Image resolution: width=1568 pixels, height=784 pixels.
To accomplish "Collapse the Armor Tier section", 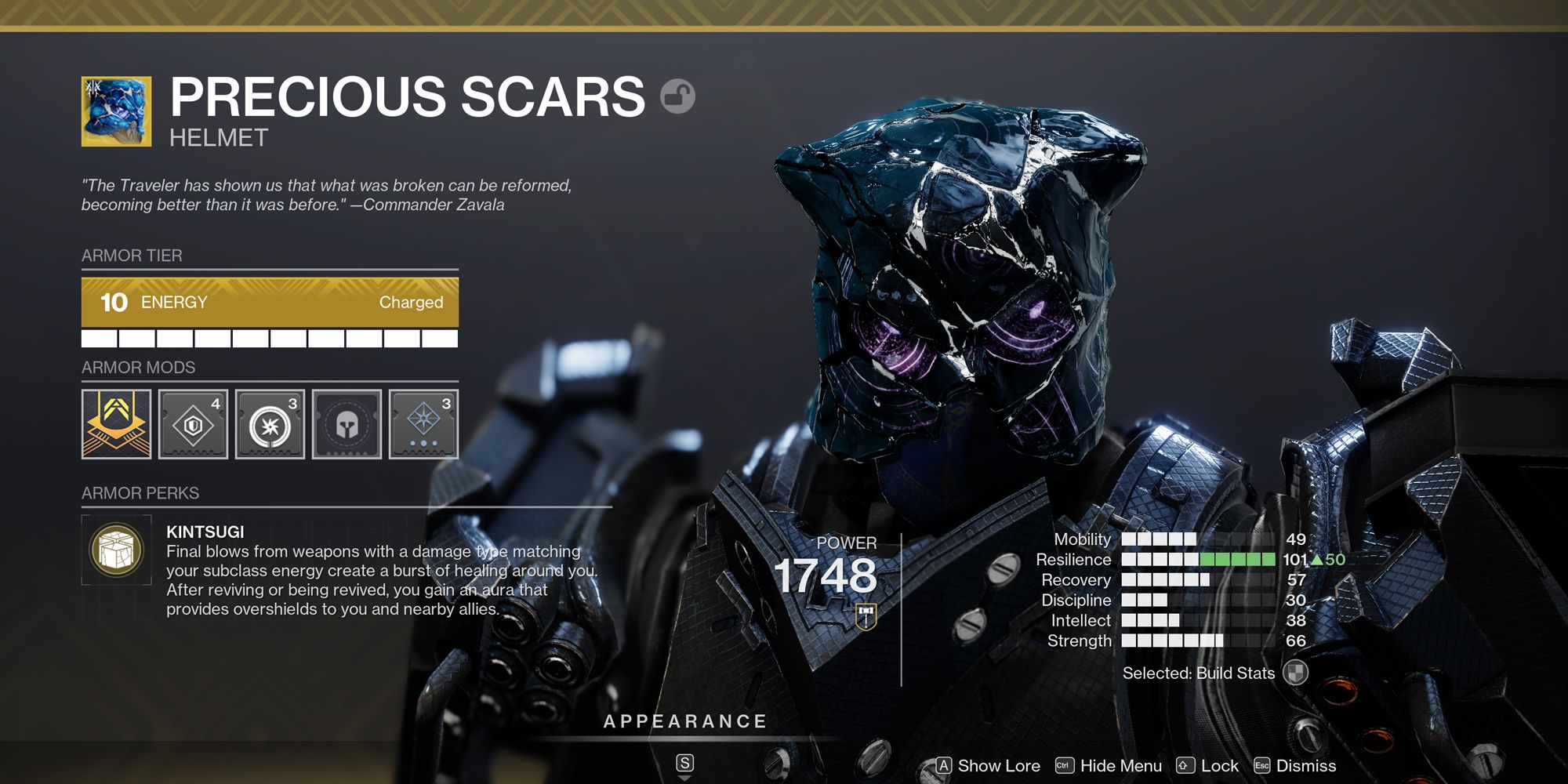I will 131,256.
